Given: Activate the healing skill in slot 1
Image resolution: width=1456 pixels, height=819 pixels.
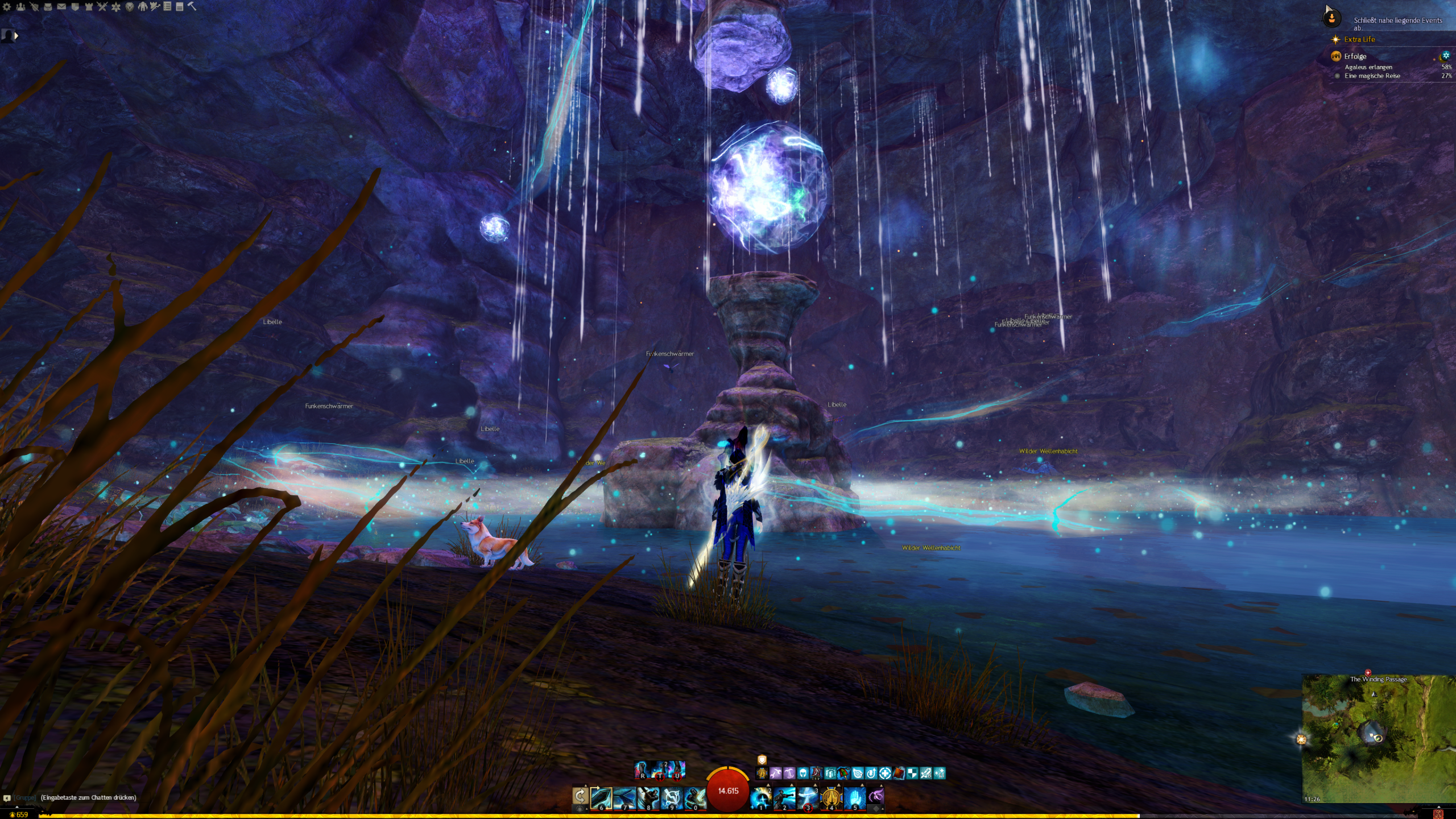Looking at the screenshot, I should (x=761, y=797).
